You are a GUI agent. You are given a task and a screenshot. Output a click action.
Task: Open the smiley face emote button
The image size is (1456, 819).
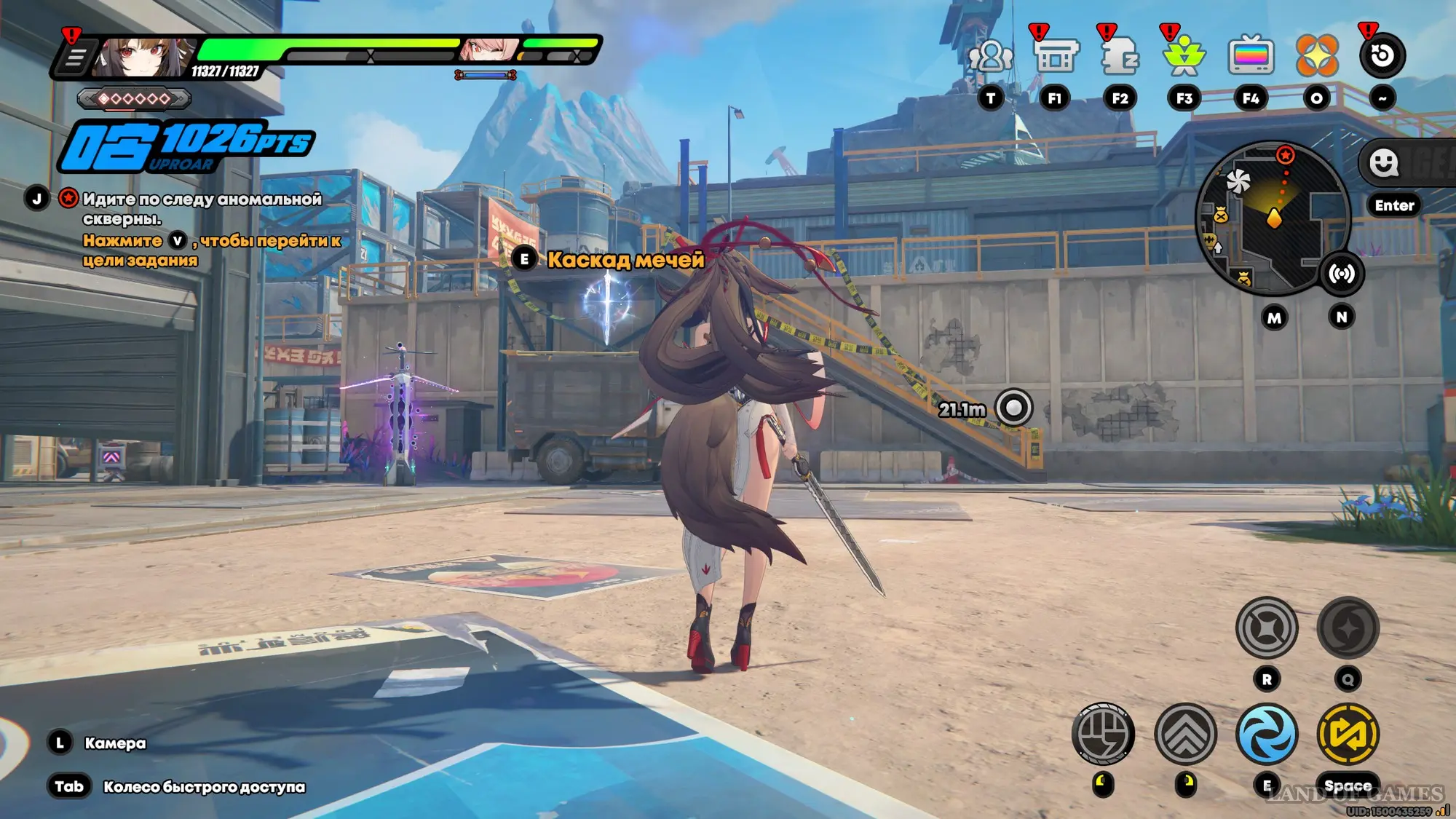pyautogui.click(x=1383, y=163)
